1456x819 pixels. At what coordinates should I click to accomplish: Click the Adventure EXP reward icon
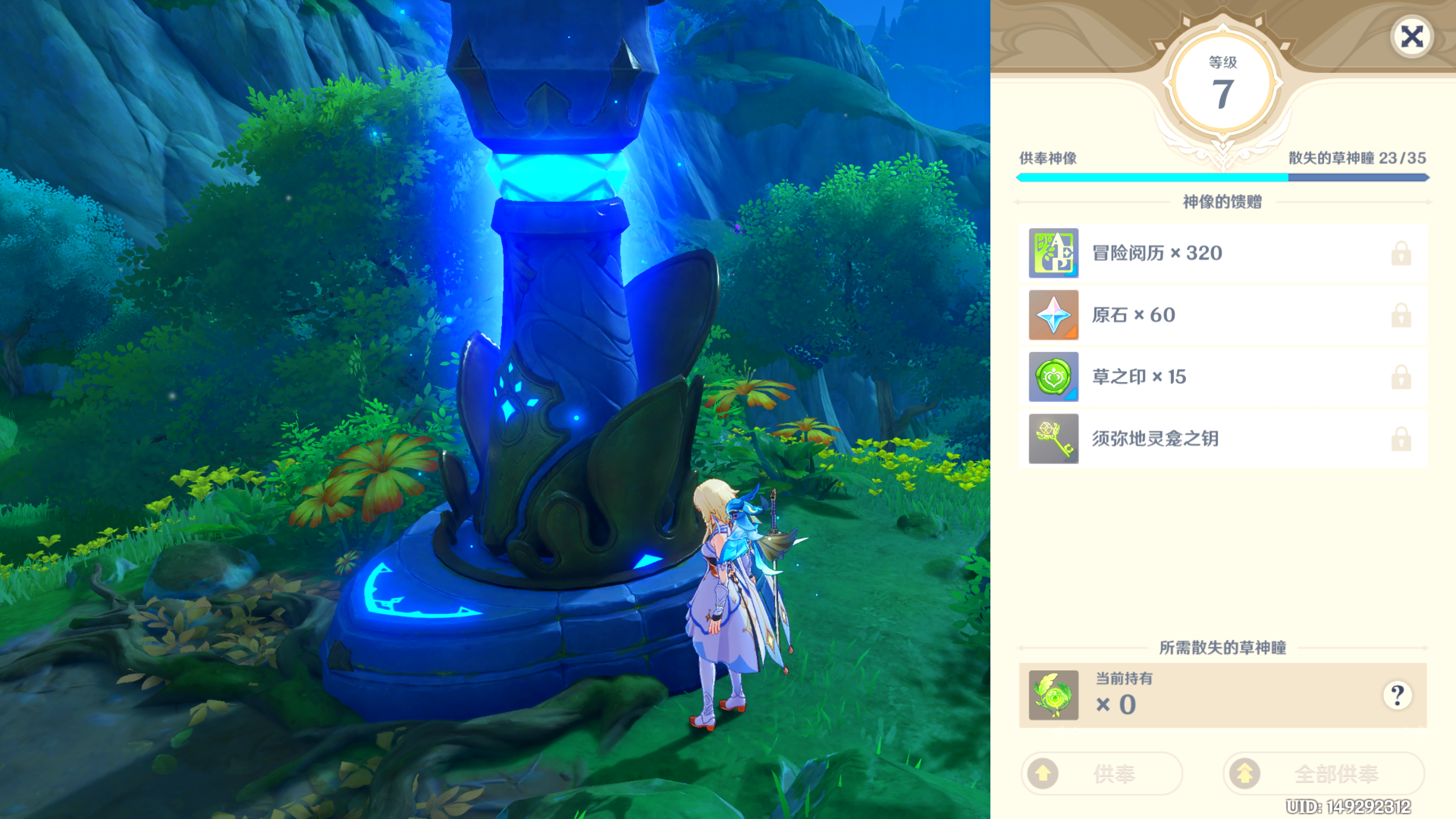1053,253
